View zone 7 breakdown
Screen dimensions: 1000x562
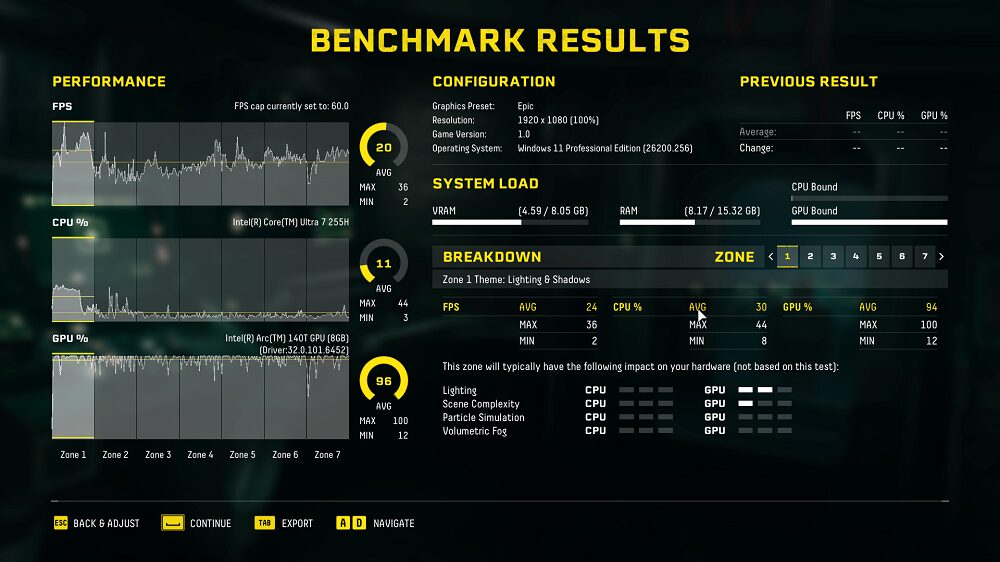tap(926, 257)
